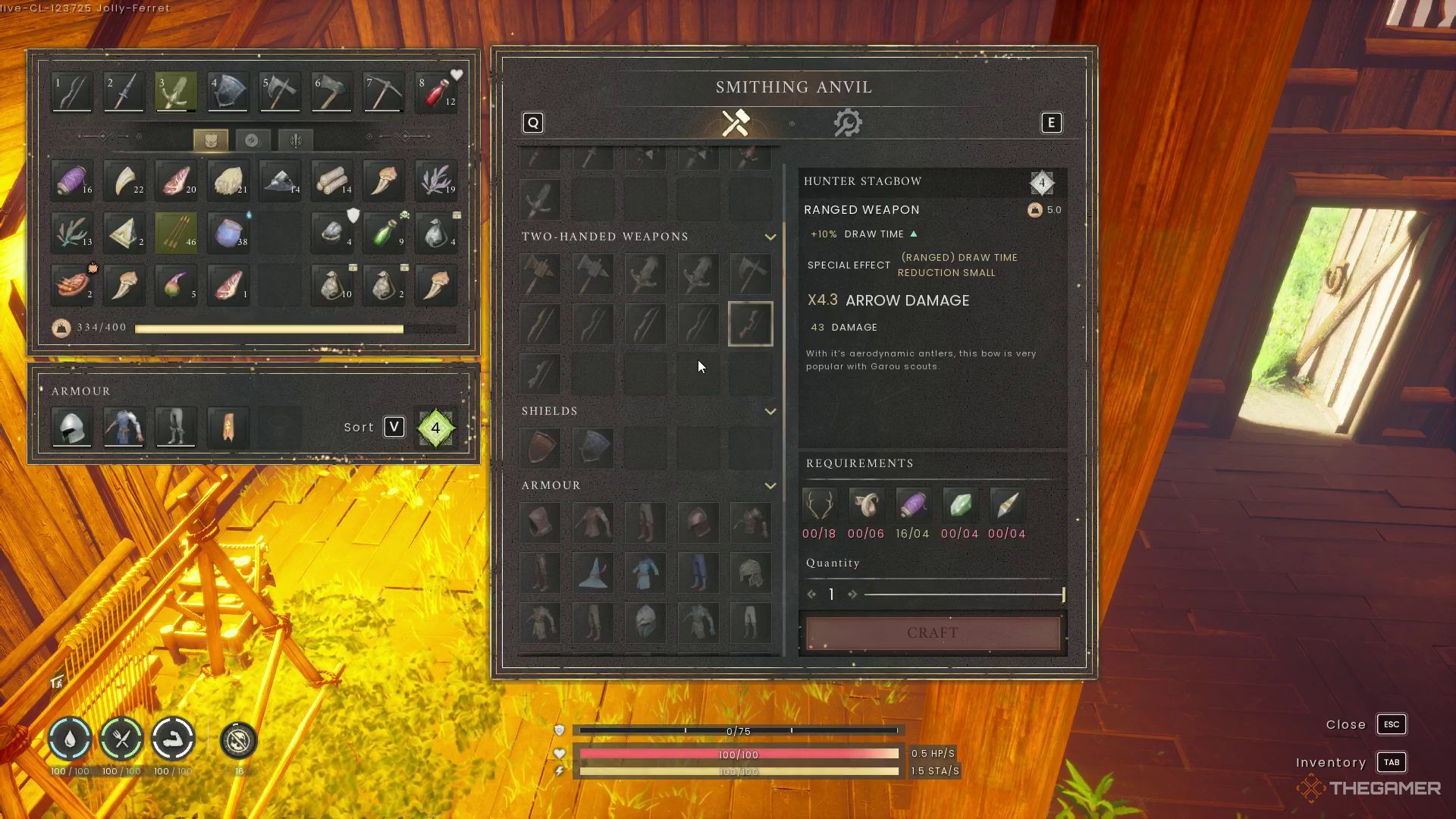The height and width of the screenshot is (819, 1456).
Task: Increase the craft quantity by one
Action: click(x=852, y=595)
